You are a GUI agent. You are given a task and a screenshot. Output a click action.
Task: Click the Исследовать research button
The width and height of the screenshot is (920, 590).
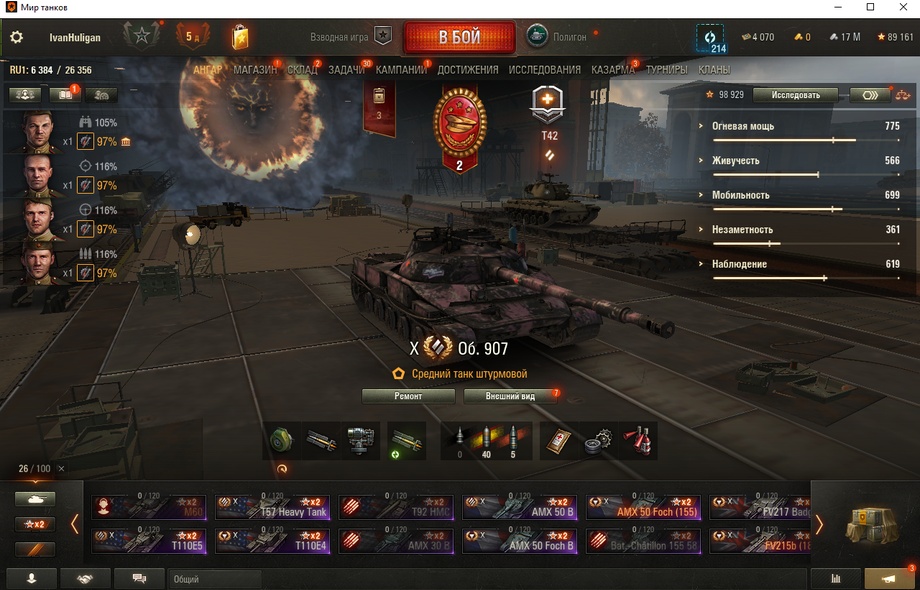click(795, 95)
